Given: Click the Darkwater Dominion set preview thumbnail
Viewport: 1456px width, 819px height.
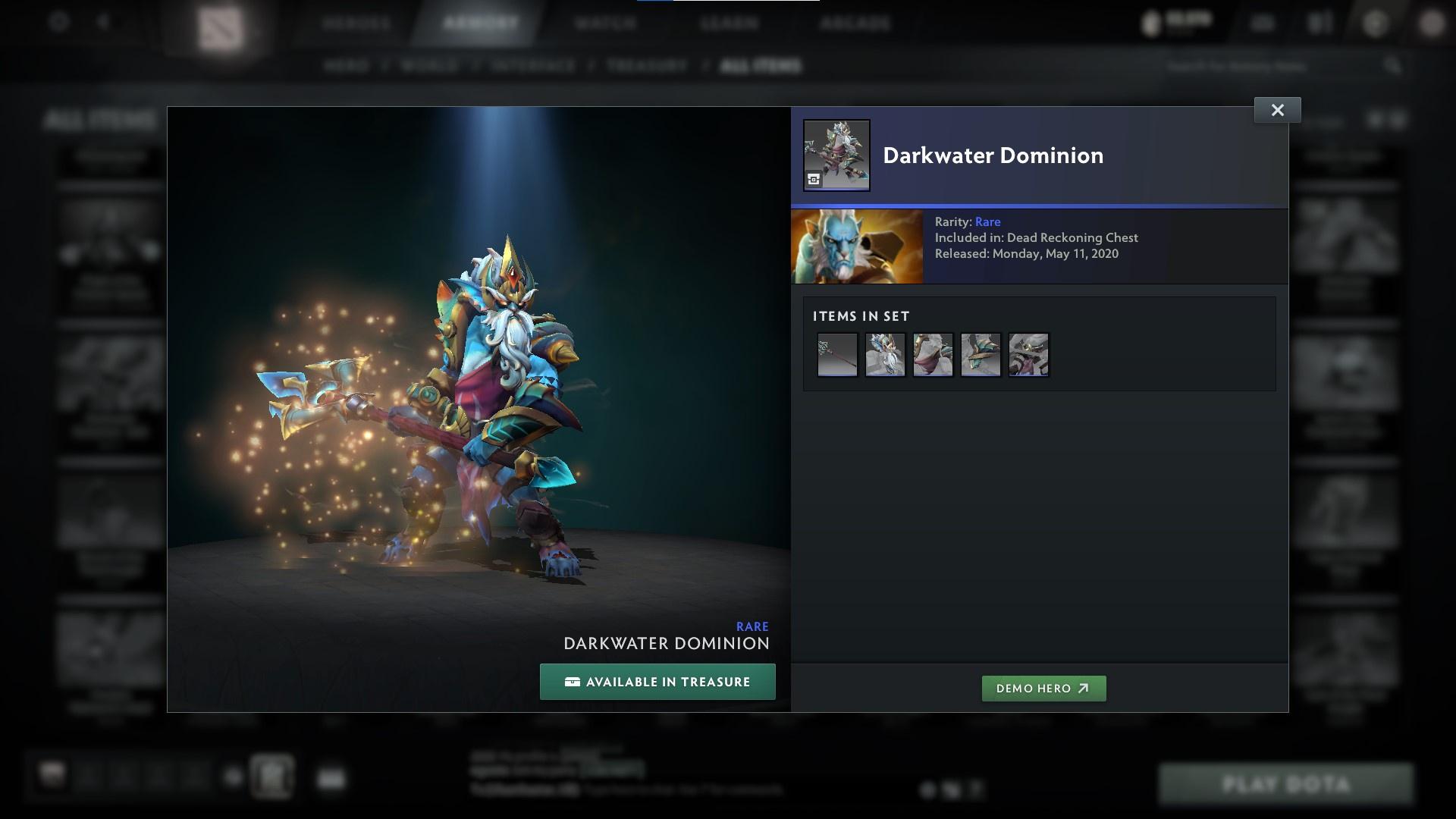Looking at the screenshot, I should tap(836, 154).
